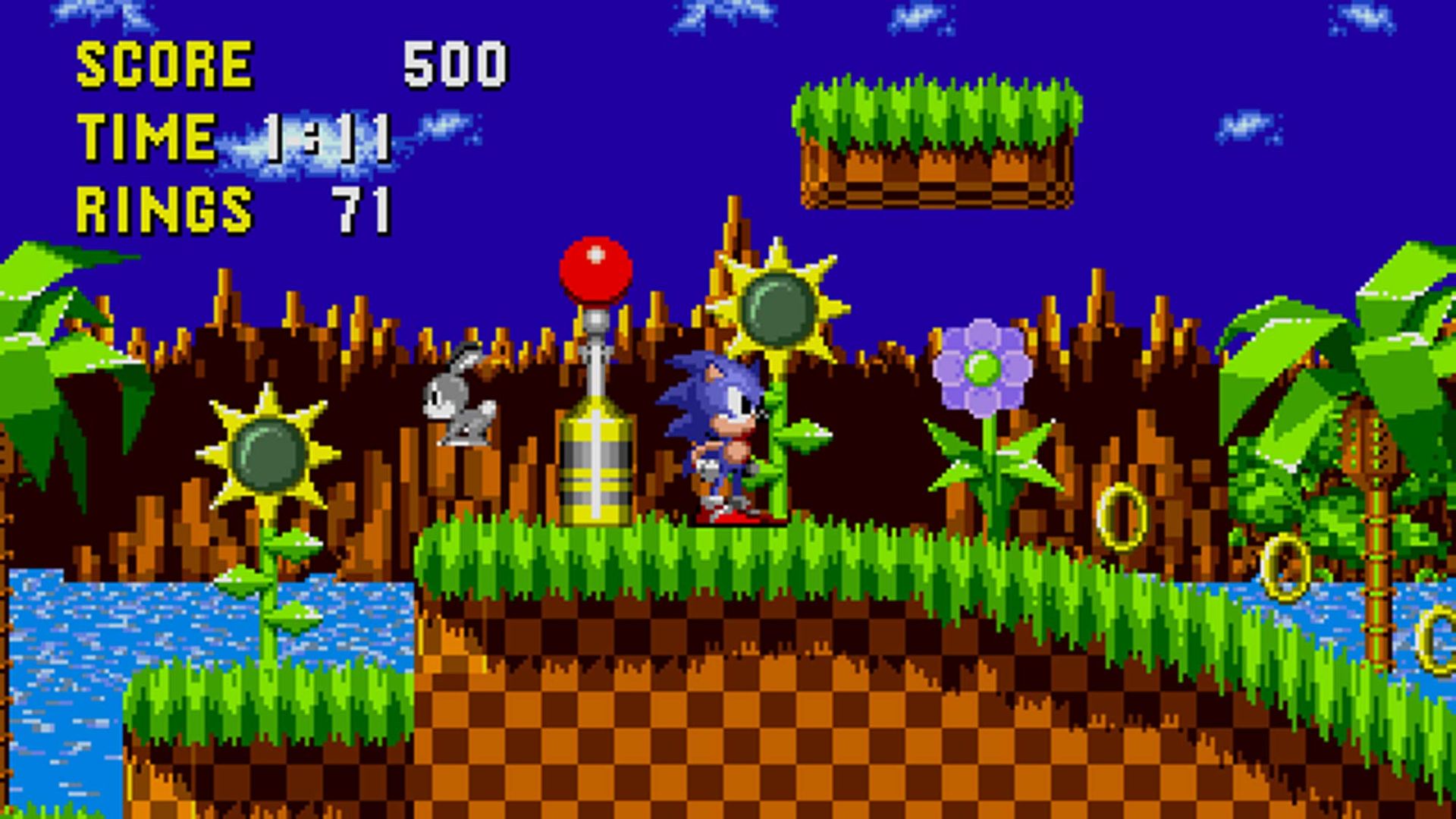1456x819 pixels.
Task: Click the TIME counter reading 1:11
Action: (326, 136)
